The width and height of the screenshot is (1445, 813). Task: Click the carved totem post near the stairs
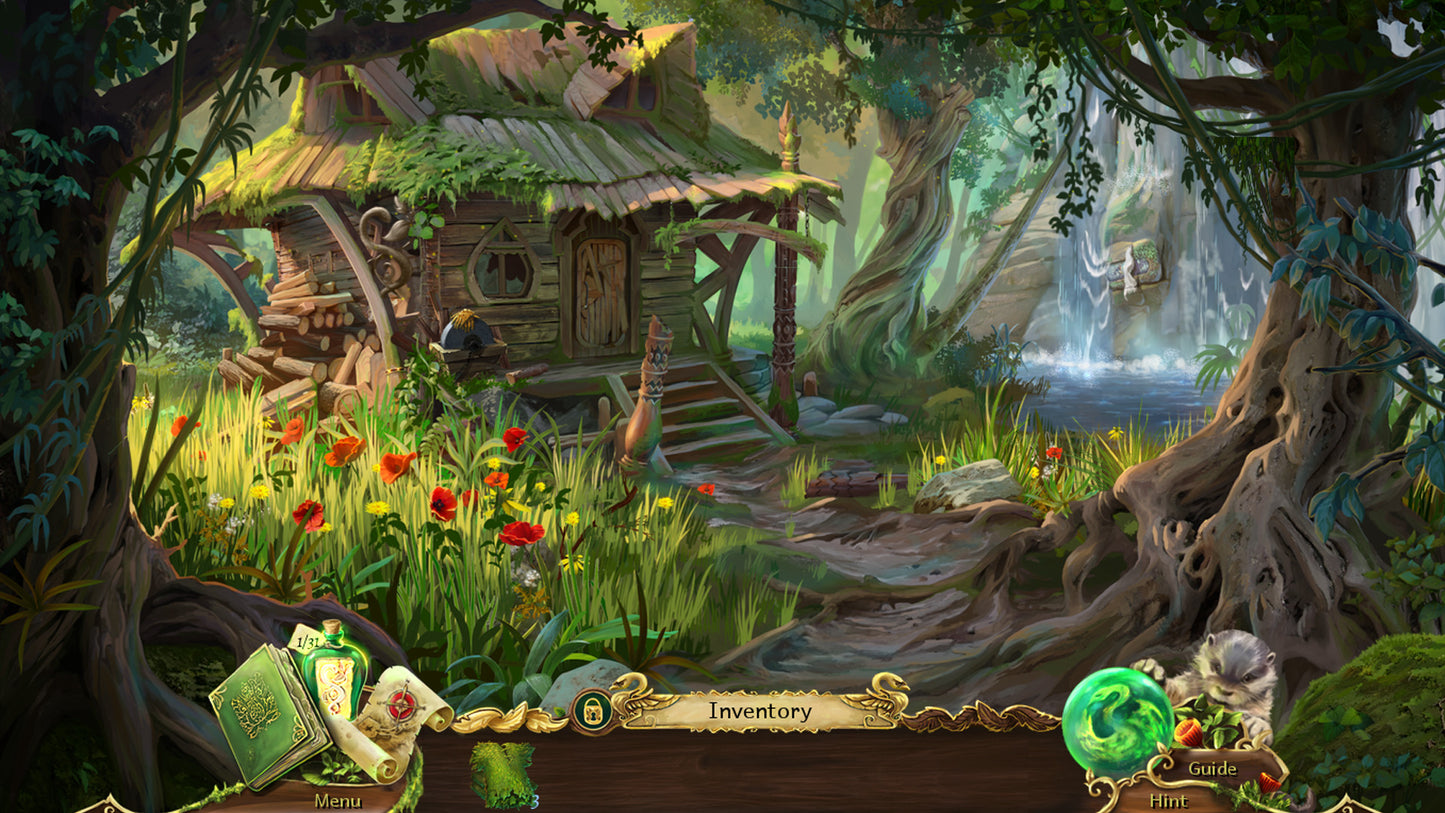(x=649, y=390)
